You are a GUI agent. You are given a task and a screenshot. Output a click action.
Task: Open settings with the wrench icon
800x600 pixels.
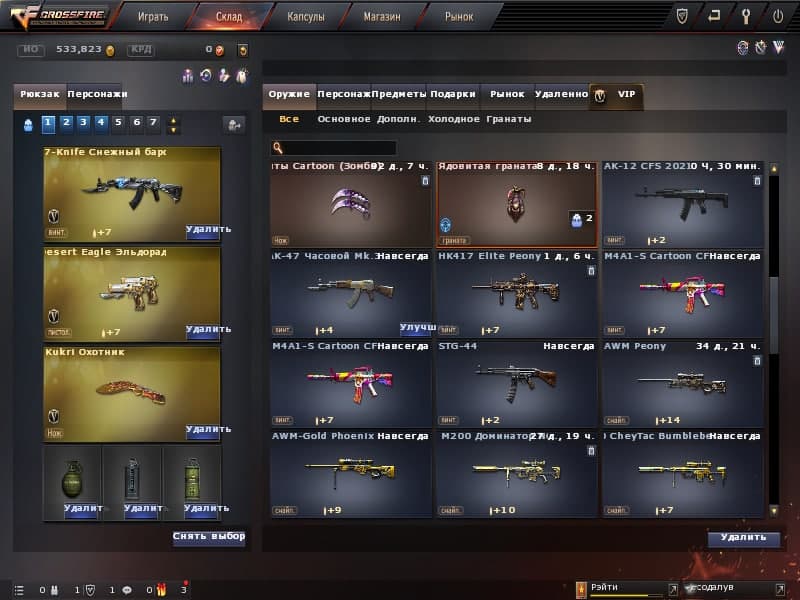point(746,16)
